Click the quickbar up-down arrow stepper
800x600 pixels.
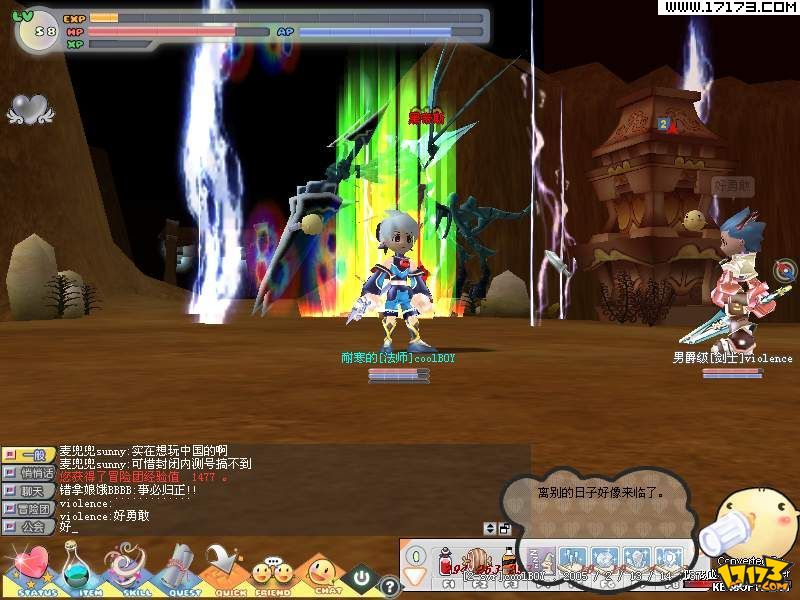click(490, 528)
